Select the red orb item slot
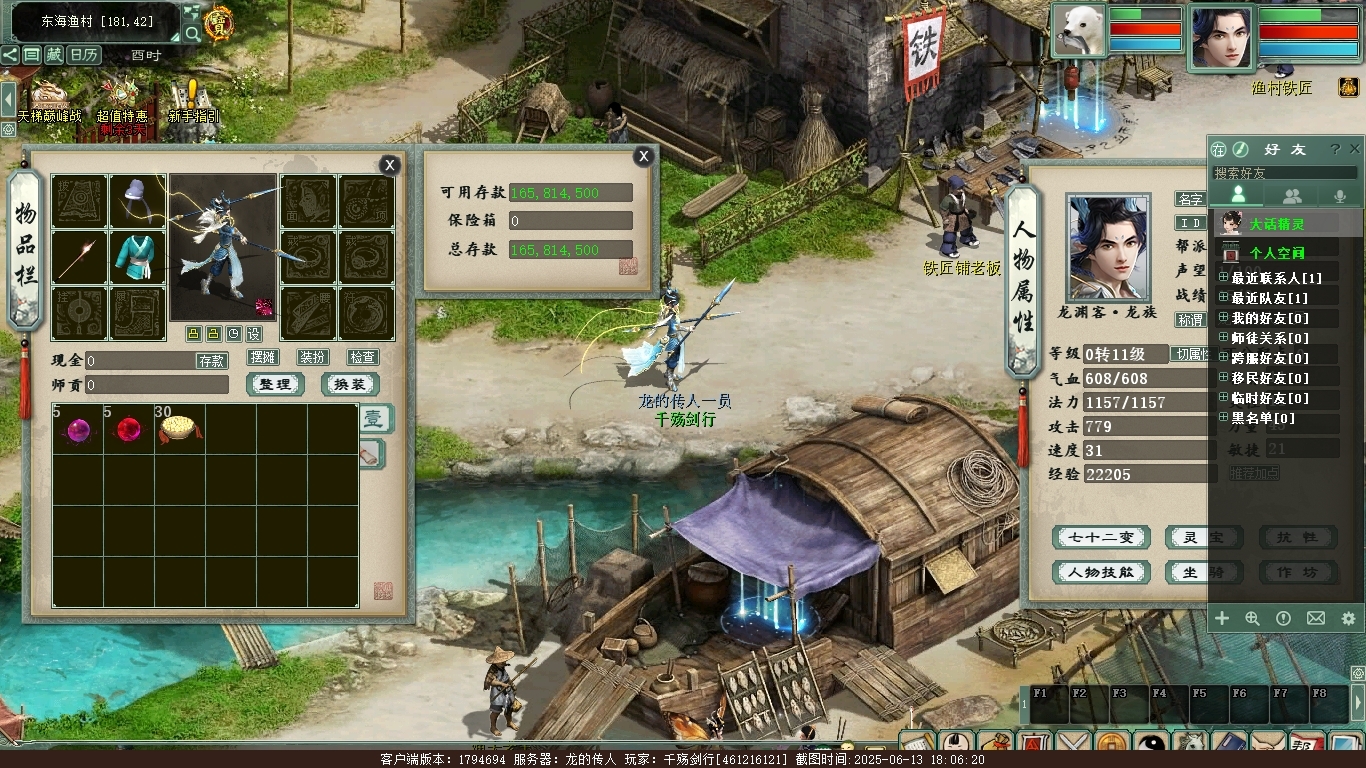This screenshot has height=768, width=1366. pos(128,430)
